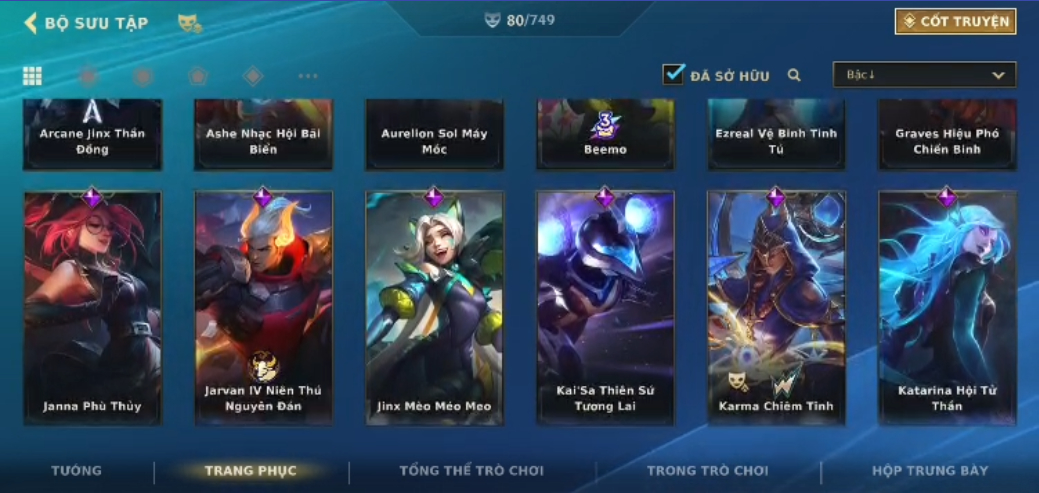
Task: Choose Jarvan IV Niên Thú Nguyên Đán skin
Action: [263, 308]
